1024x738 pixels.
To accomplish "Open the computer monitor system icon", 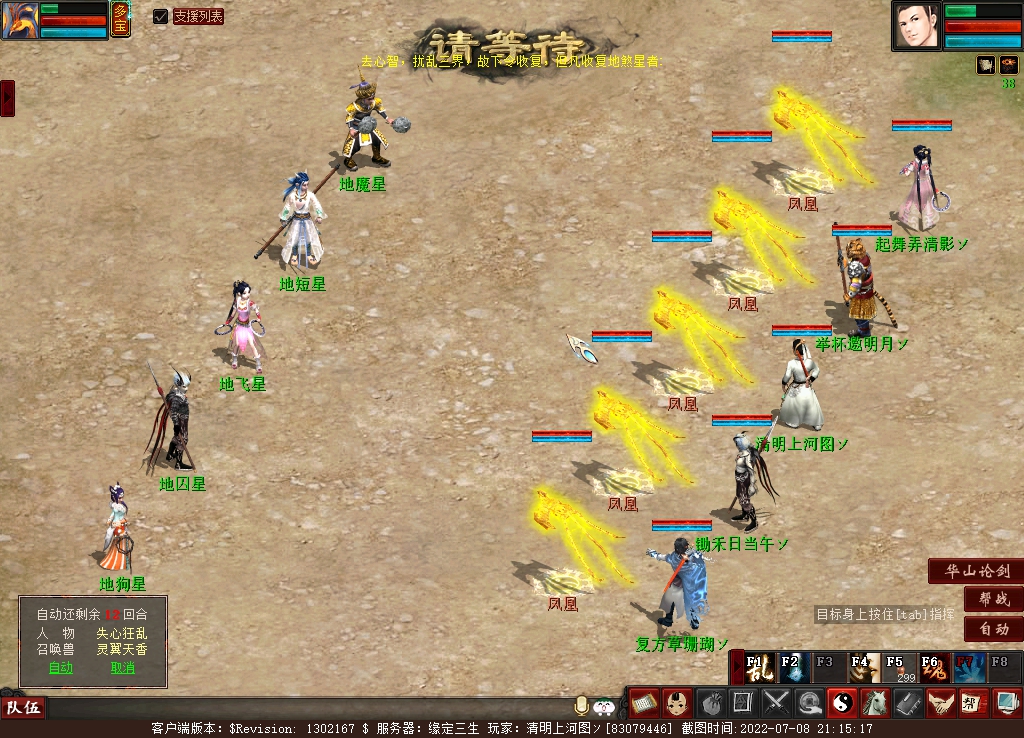I will (1005, 703).
